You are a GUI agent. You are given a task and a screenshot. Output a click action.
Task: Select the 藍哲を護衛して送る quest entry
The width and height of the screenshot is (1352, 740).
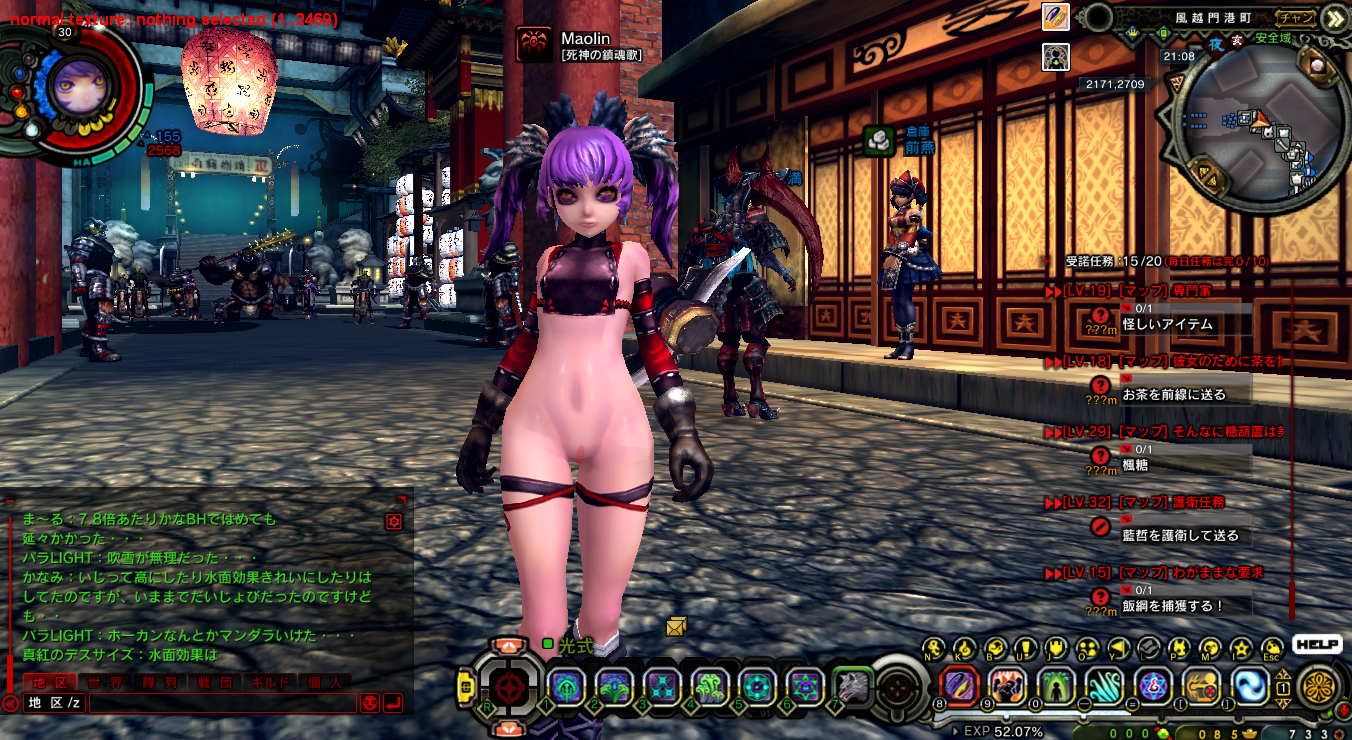pyautogui.click(x=1180, y=535)
